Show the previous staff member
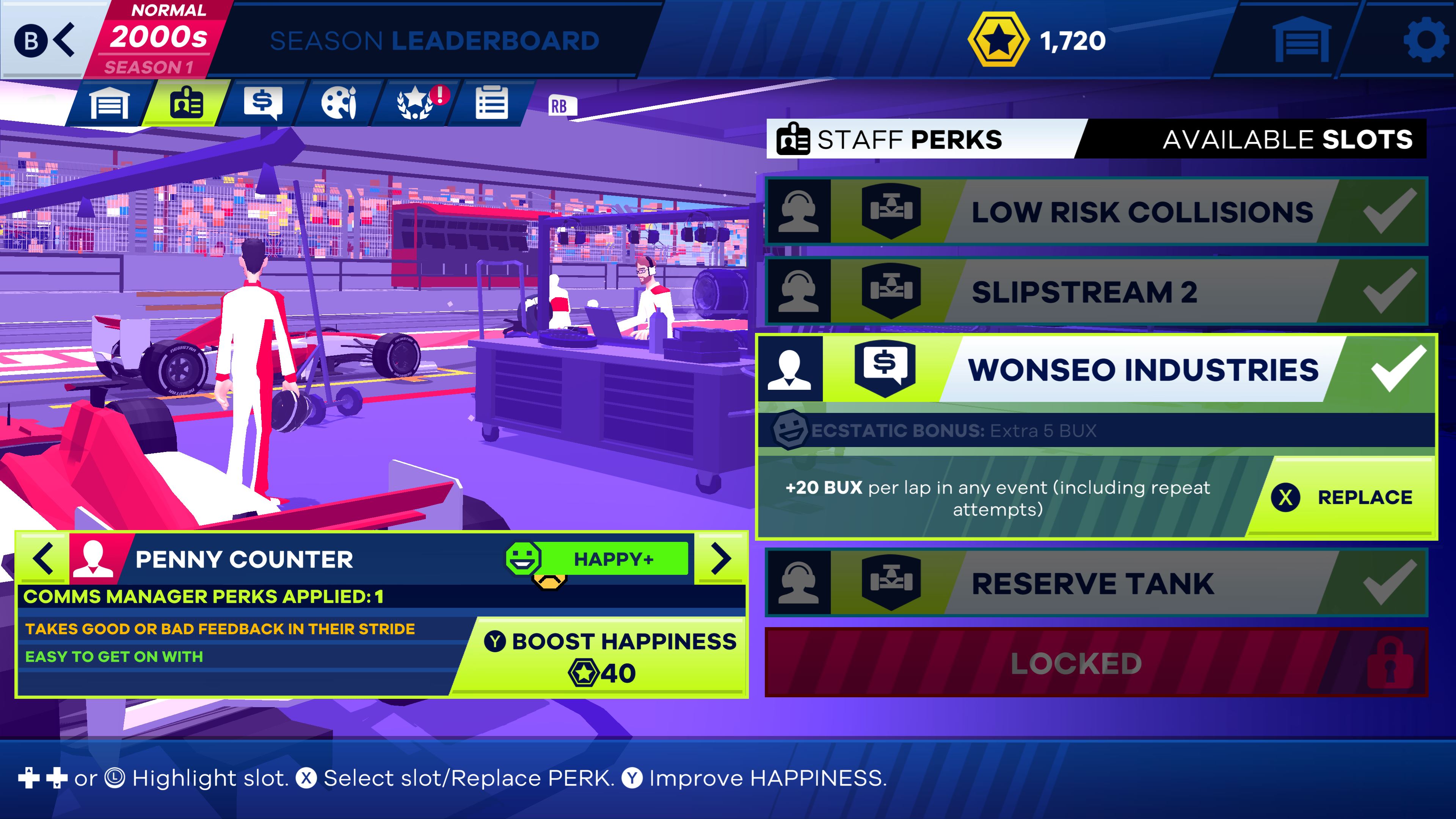 (44, 559)
